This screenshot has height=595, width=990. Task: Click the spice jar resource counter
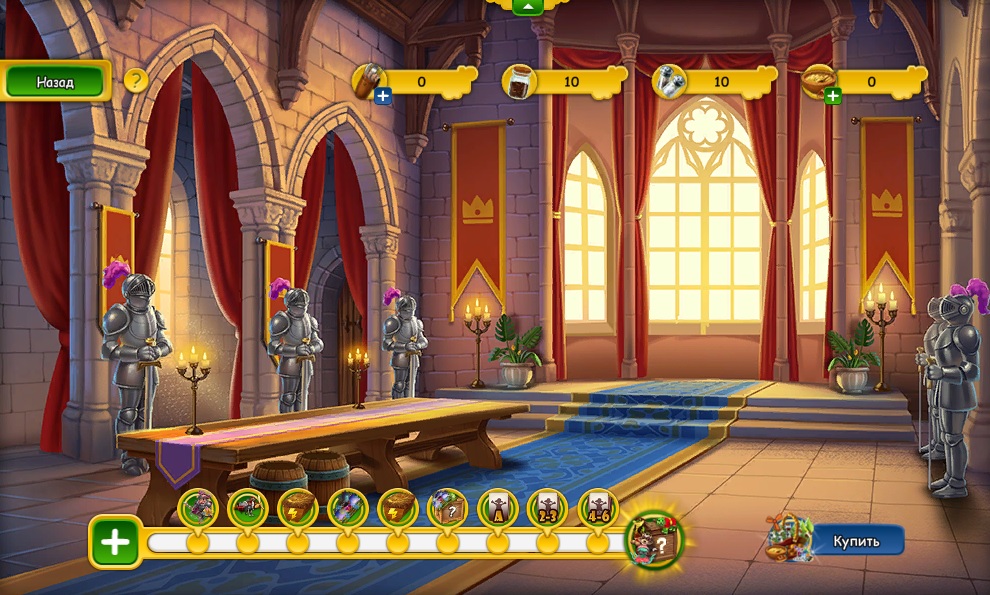point(557,82)
